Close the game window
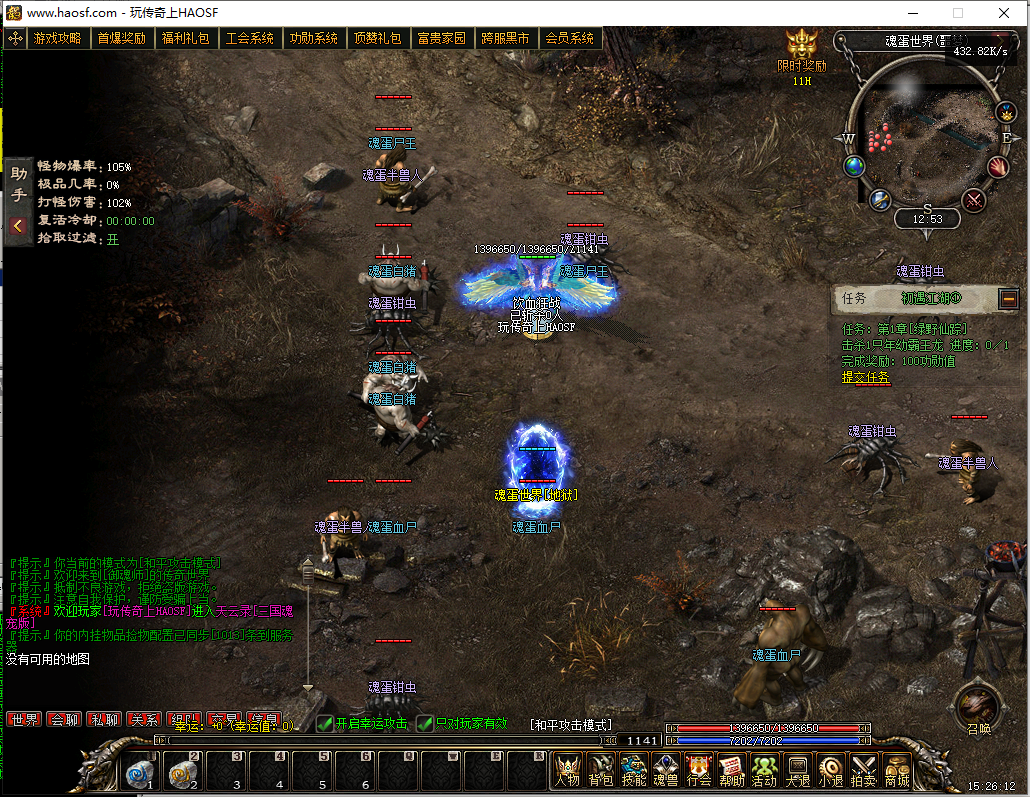Screen dimensions: 1030x797 pos(1003,13)
